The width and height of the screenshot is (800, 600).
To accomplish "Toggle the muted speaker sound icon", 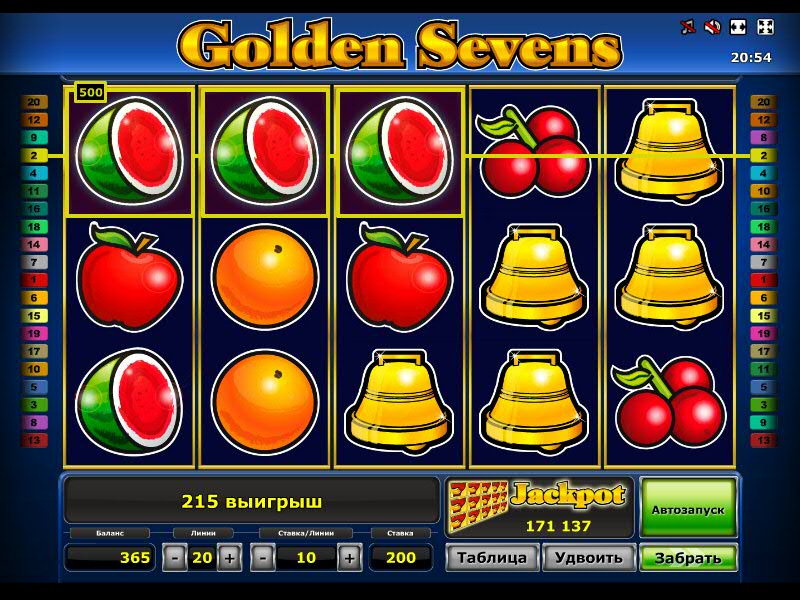I will coord(713,27).
